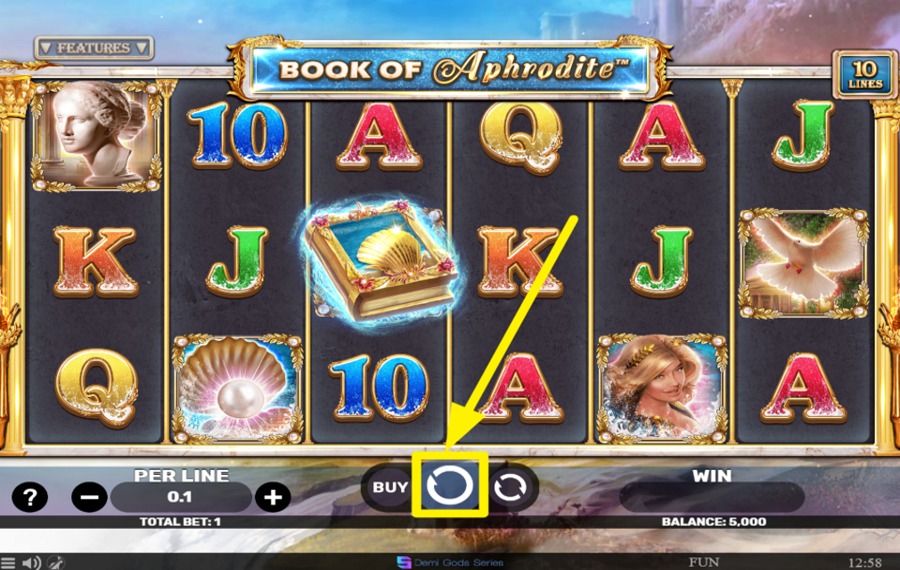900x570 pixels.
Task: Decrease the per line bet
Action: click(89, 496)
